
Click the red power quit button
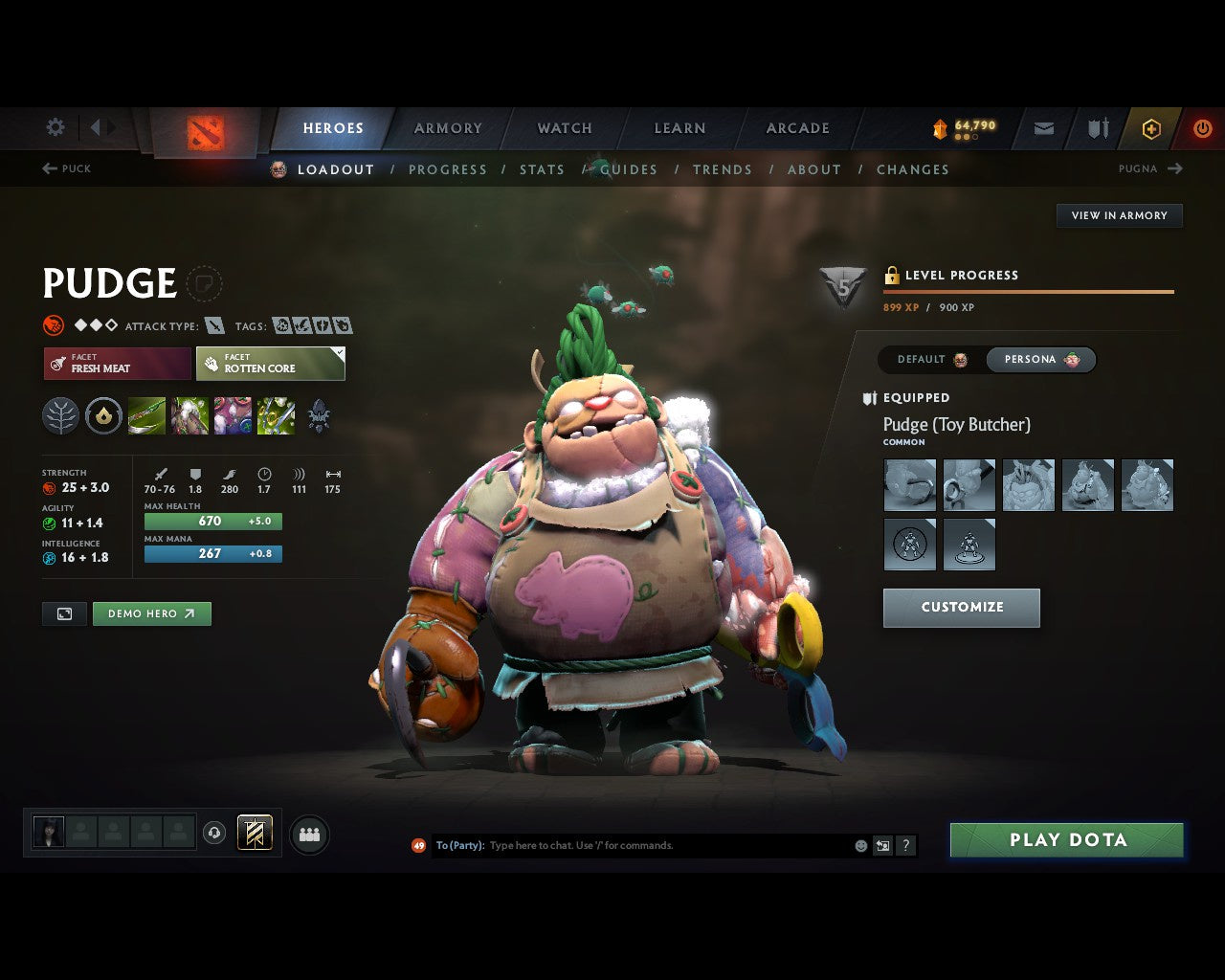pos(1202,128)
